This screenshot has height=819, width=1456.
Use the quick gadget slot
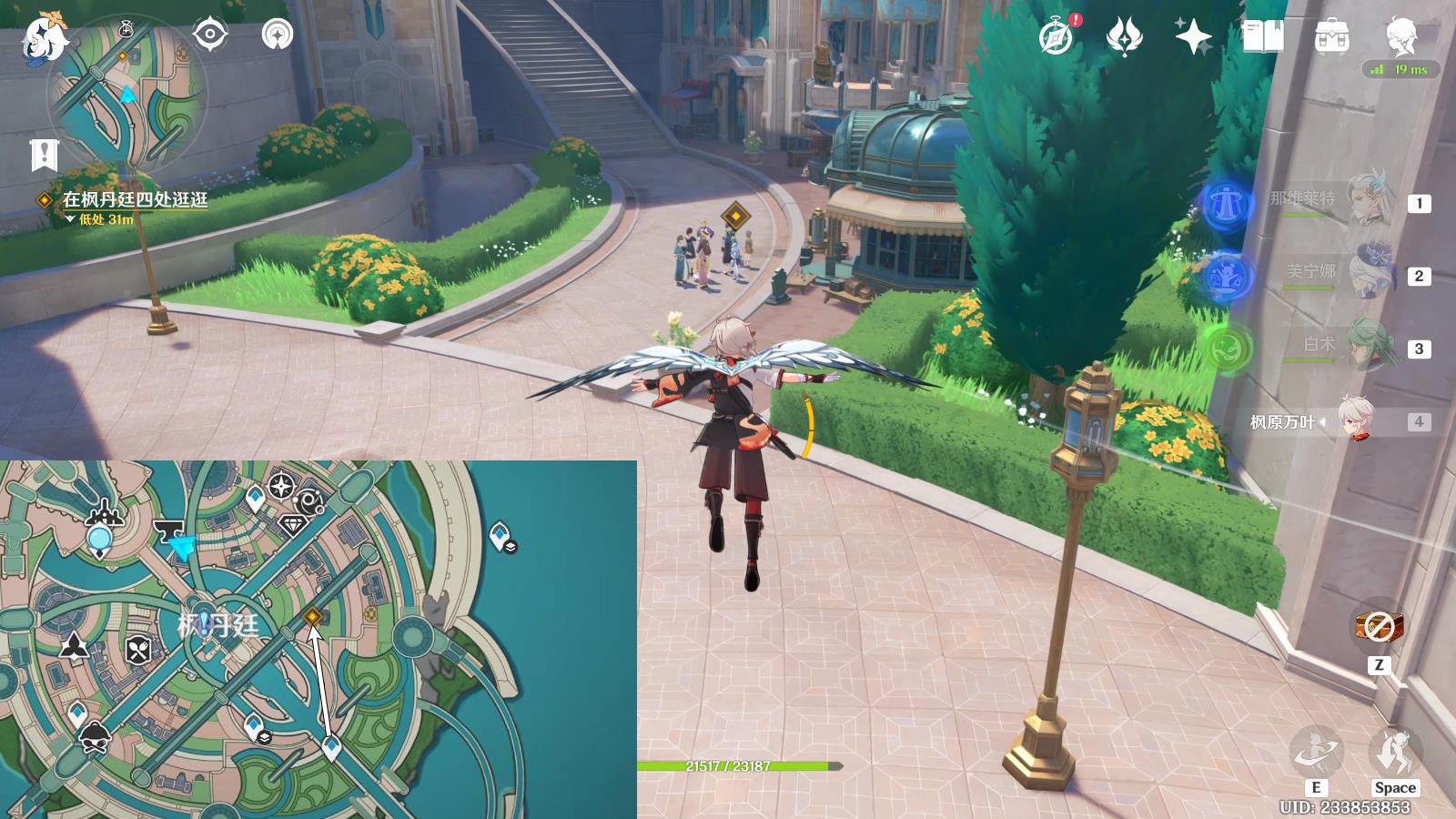point(1378,627)
